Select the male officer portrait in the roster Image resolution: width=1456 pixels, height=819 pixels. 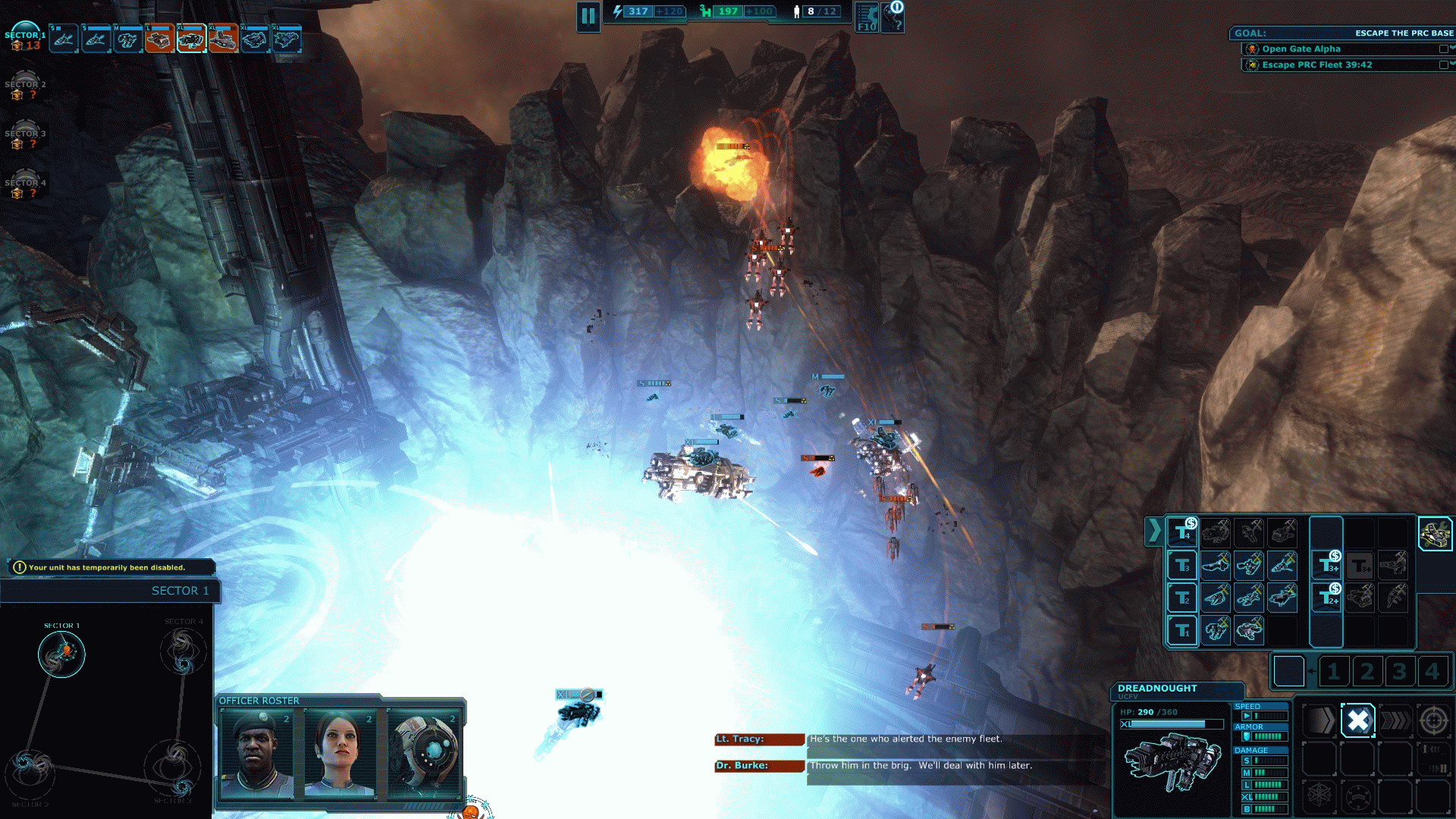coord(256,754)
